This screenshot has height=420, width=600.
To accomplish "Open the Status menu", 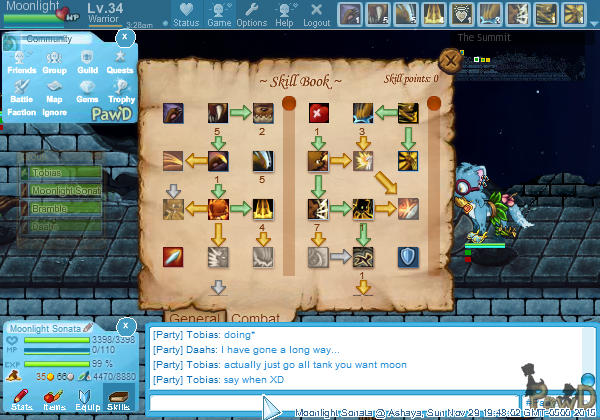I will (x=185, y=16).
